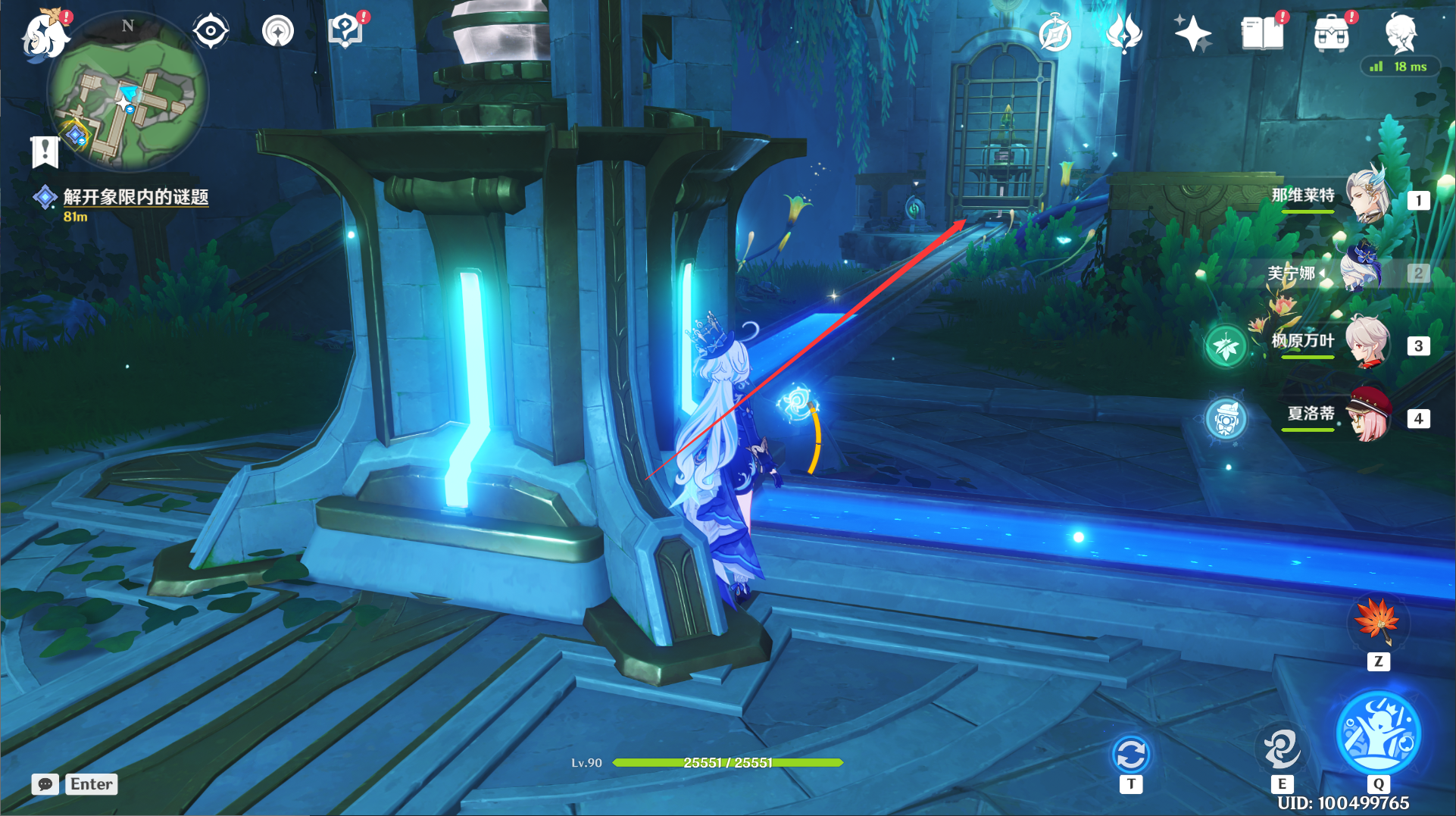
Task: Open the backpack inventory
Action: point(1331,34)
